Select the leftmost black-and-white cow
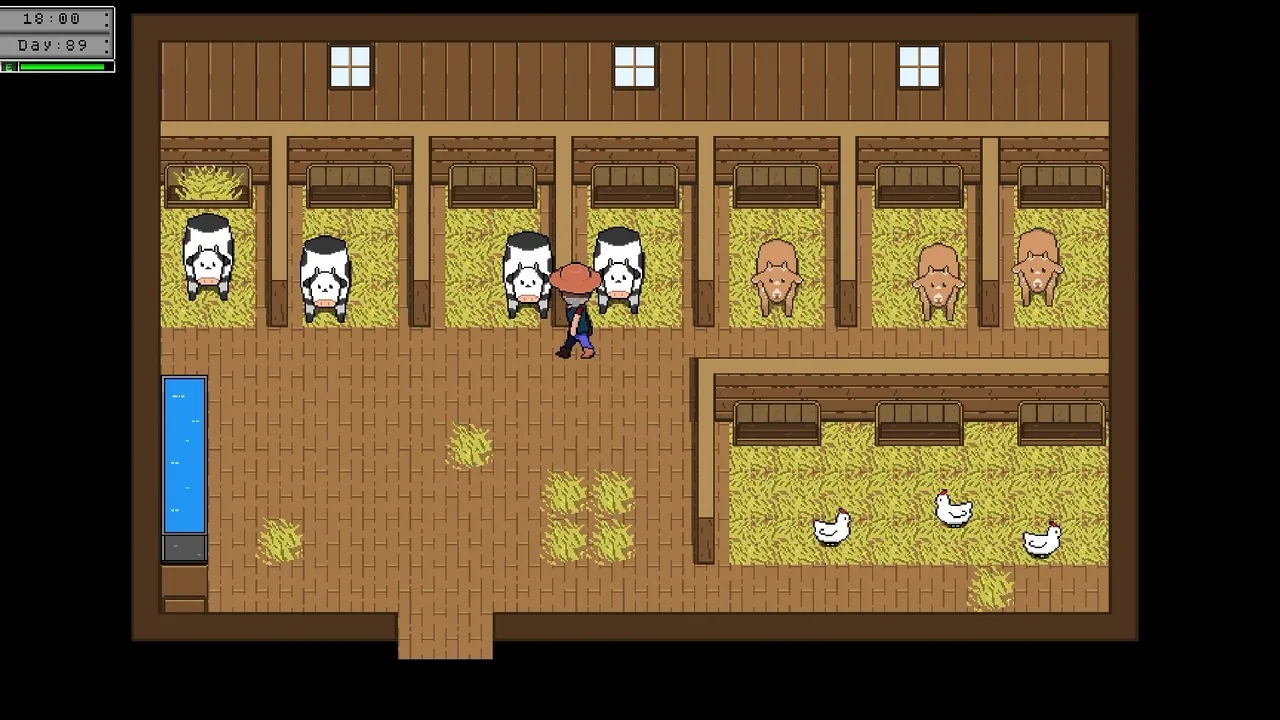Viewport: 1280px width, 720px height. (207, 260)
